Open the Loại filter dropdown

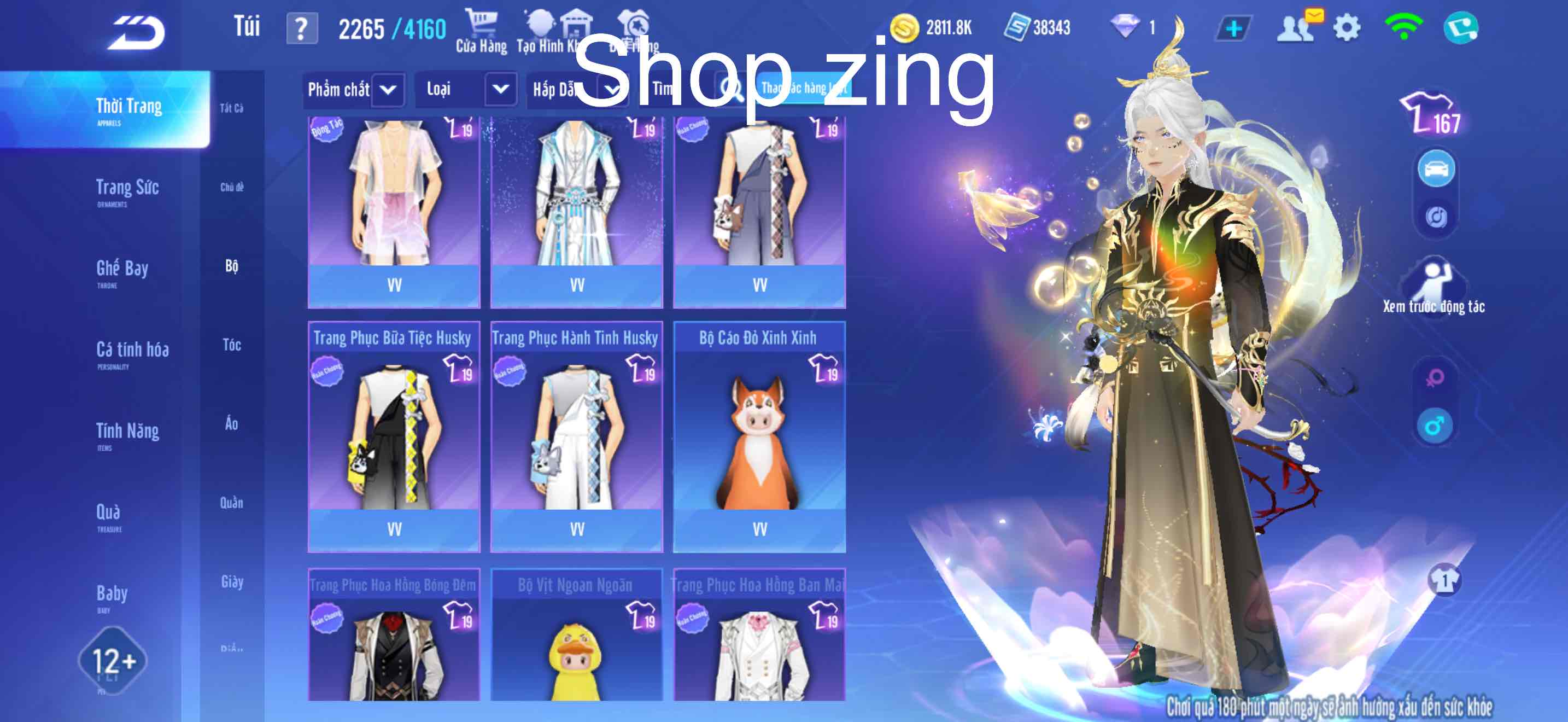(x=500, y=89)
